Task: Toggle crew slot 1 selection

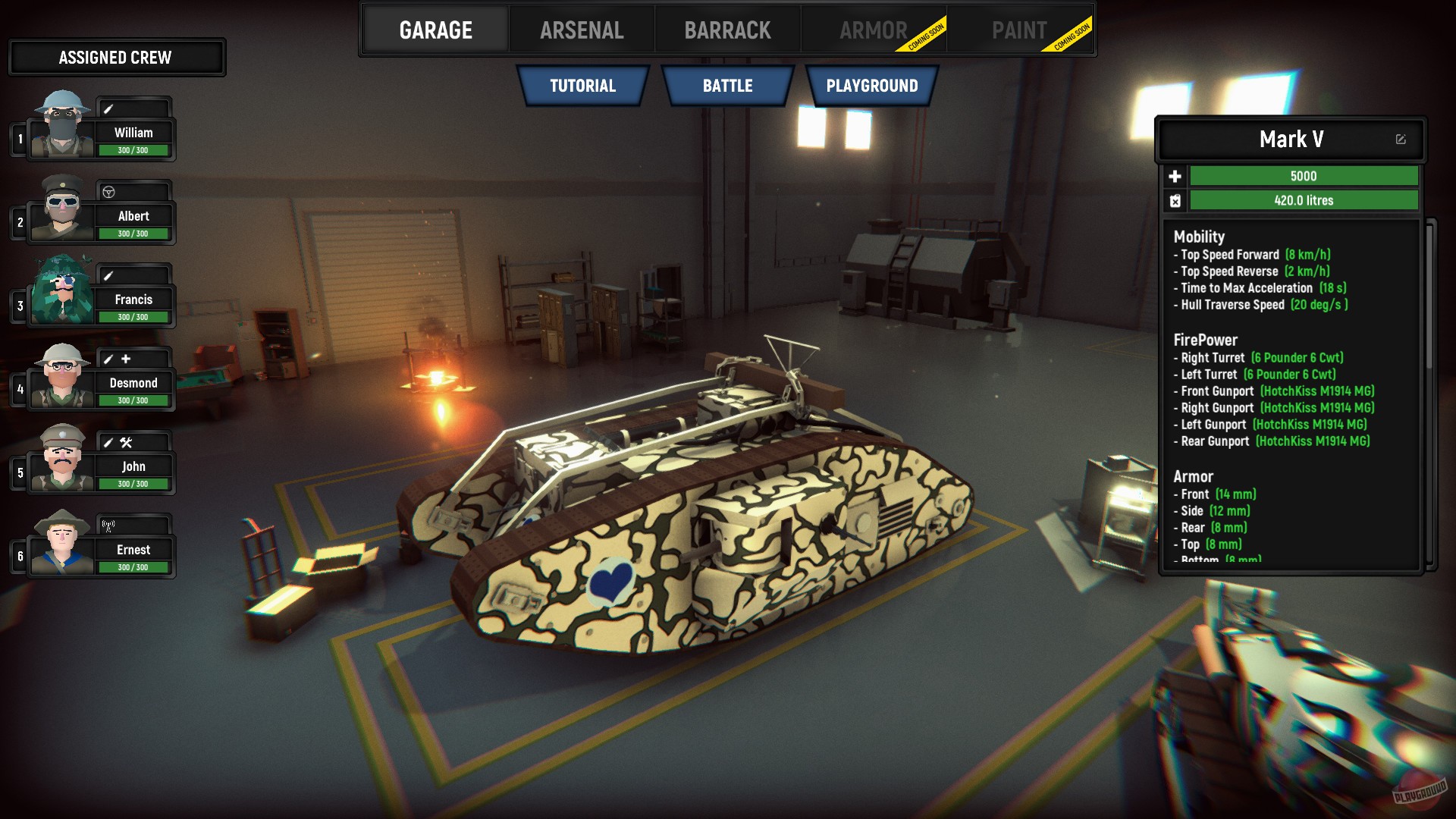Action: tap(19, 138)
